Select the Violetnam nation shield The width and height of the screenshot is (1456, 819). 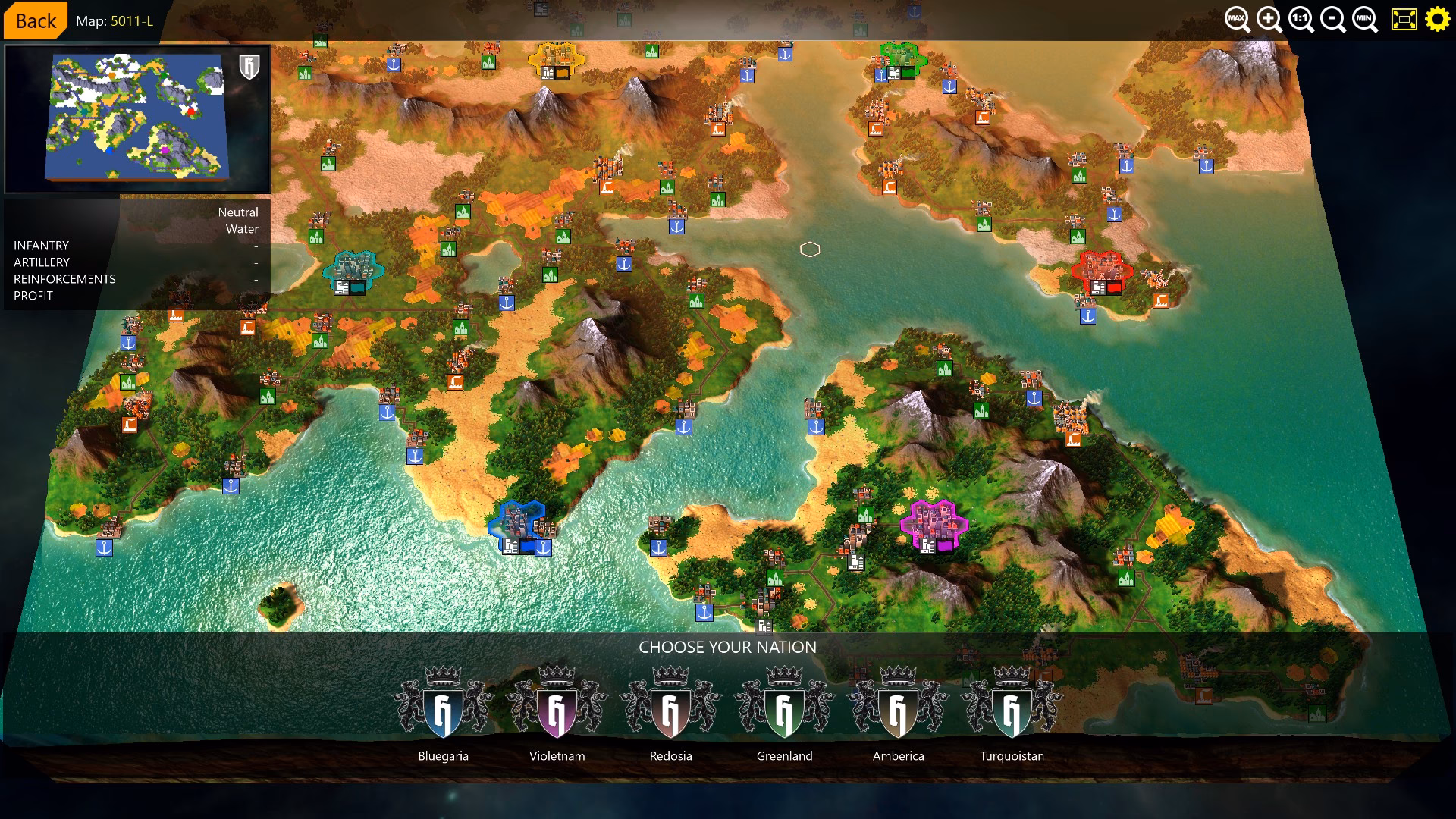[x=557, y=711]
